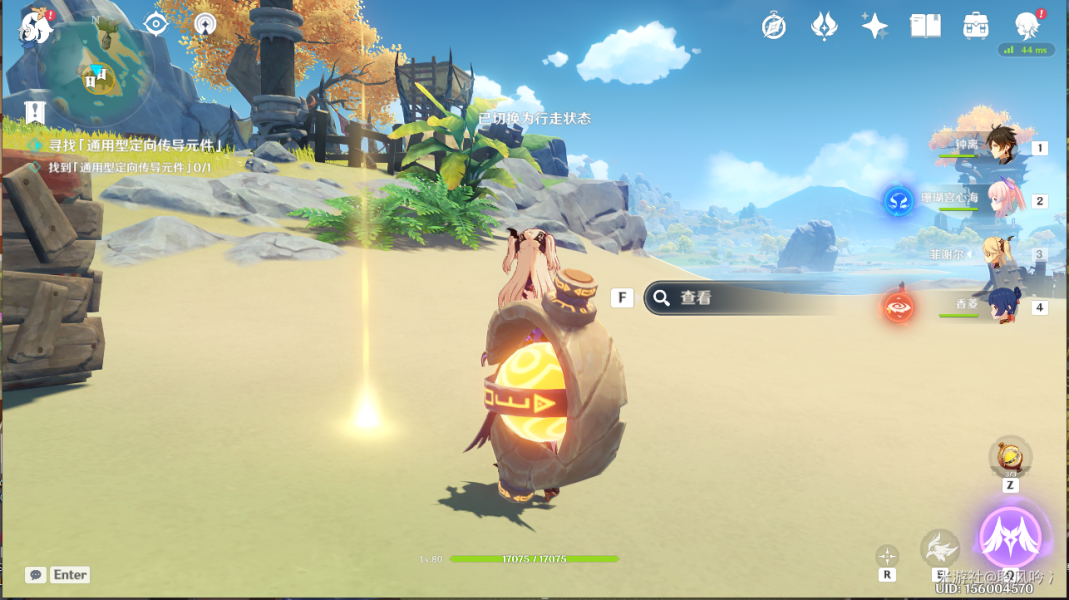Toggle the eye-shaped icon beside the minimap
Viewport: 1069px width, 600px height.
click(156, 24)
